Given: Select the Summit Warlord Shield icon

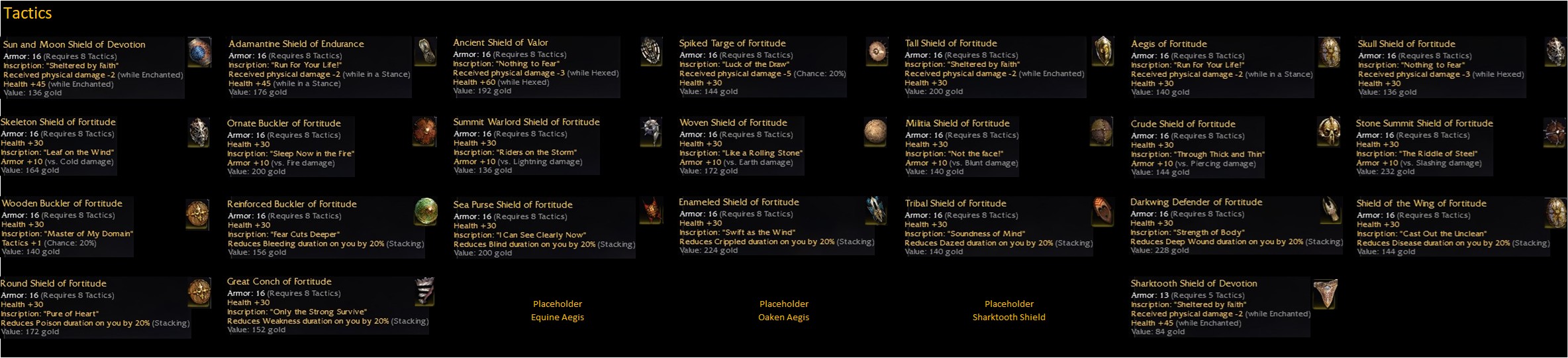Looking at the screenshot, I should (652, 132).
